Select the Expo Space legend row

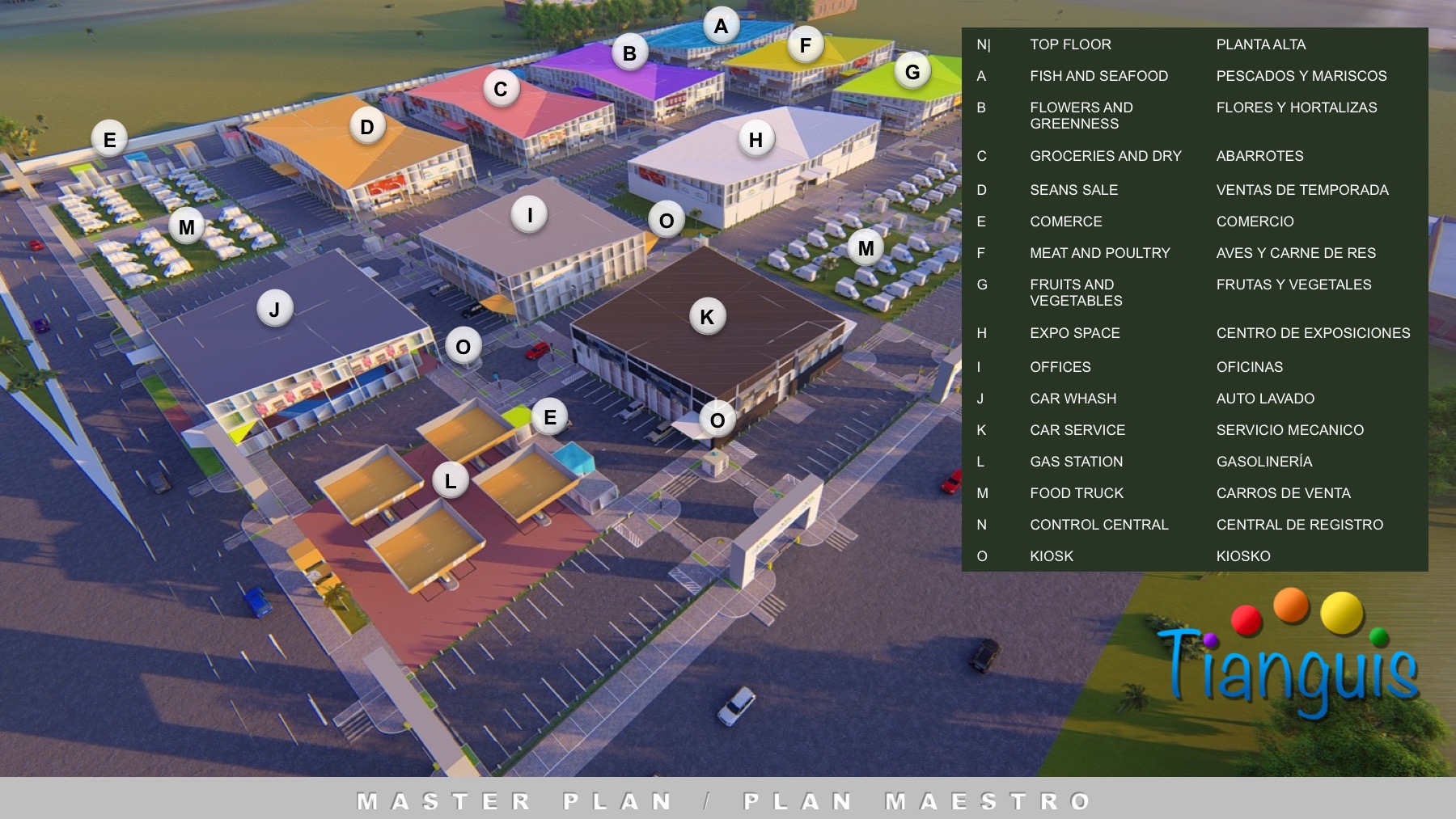[1074, 333]
